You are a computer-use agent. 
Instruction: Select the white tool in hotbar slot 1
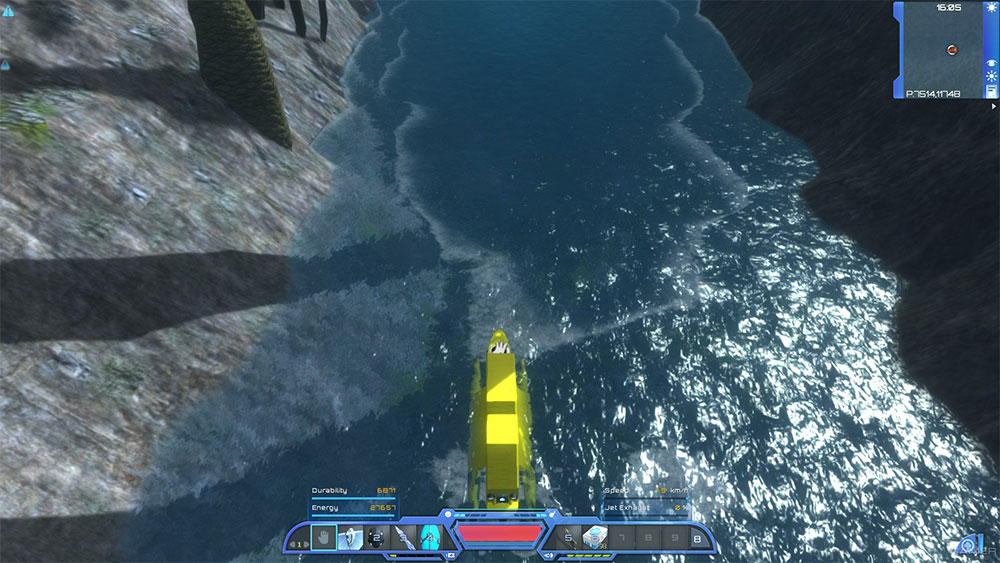pyautogui.click(x=350, y=538)
